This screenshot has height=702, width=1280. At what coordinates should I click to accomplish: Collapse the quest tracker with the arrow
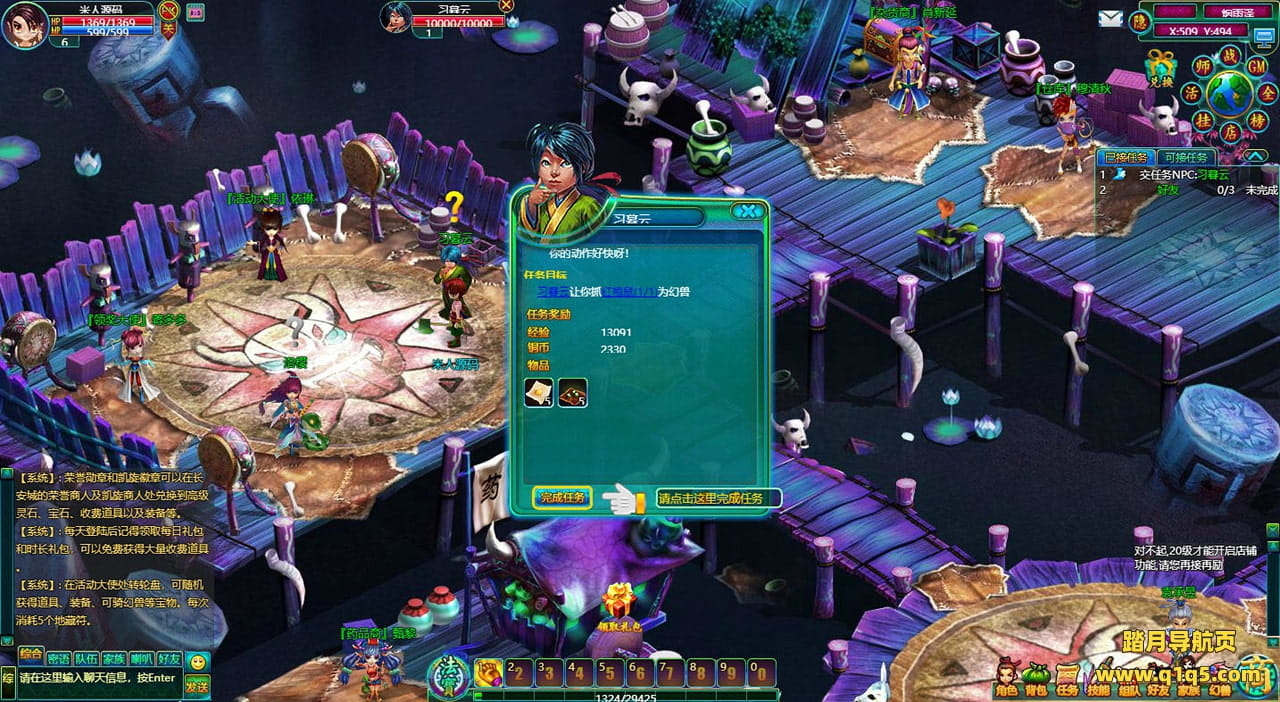(x=1256, y=156)
